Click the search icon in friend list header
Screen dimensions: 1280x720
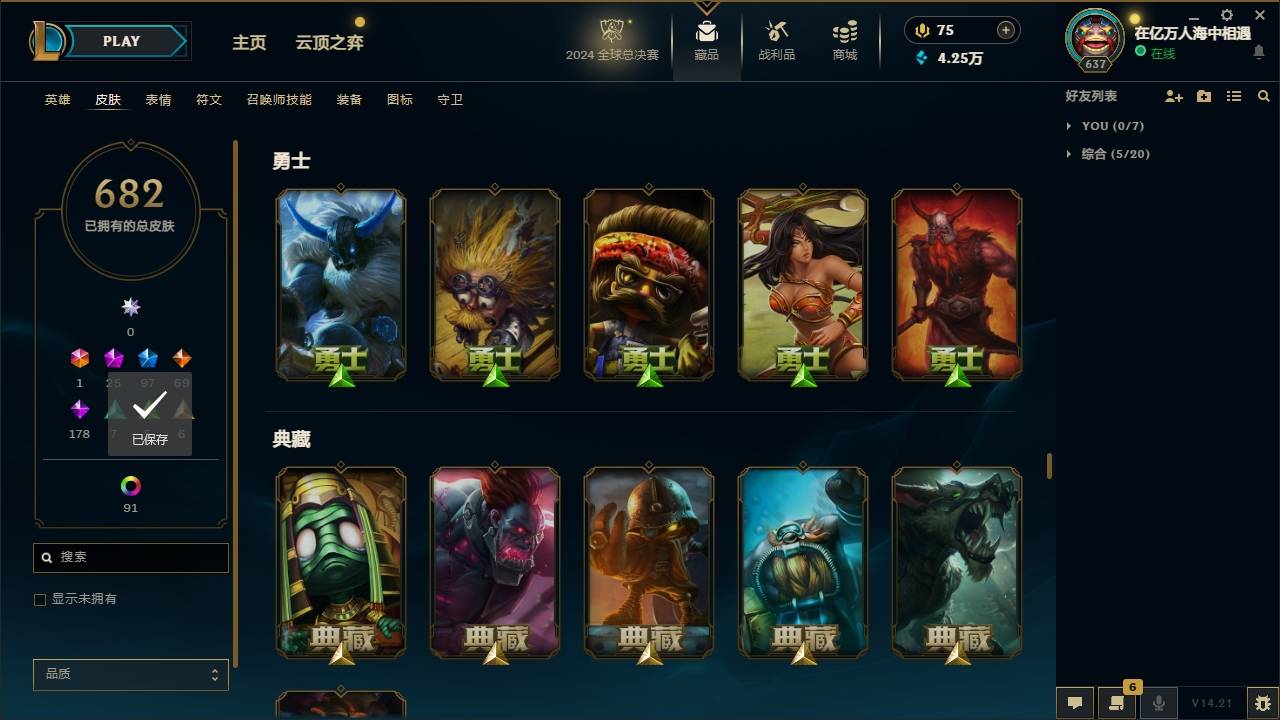(x=1264, y=96)
